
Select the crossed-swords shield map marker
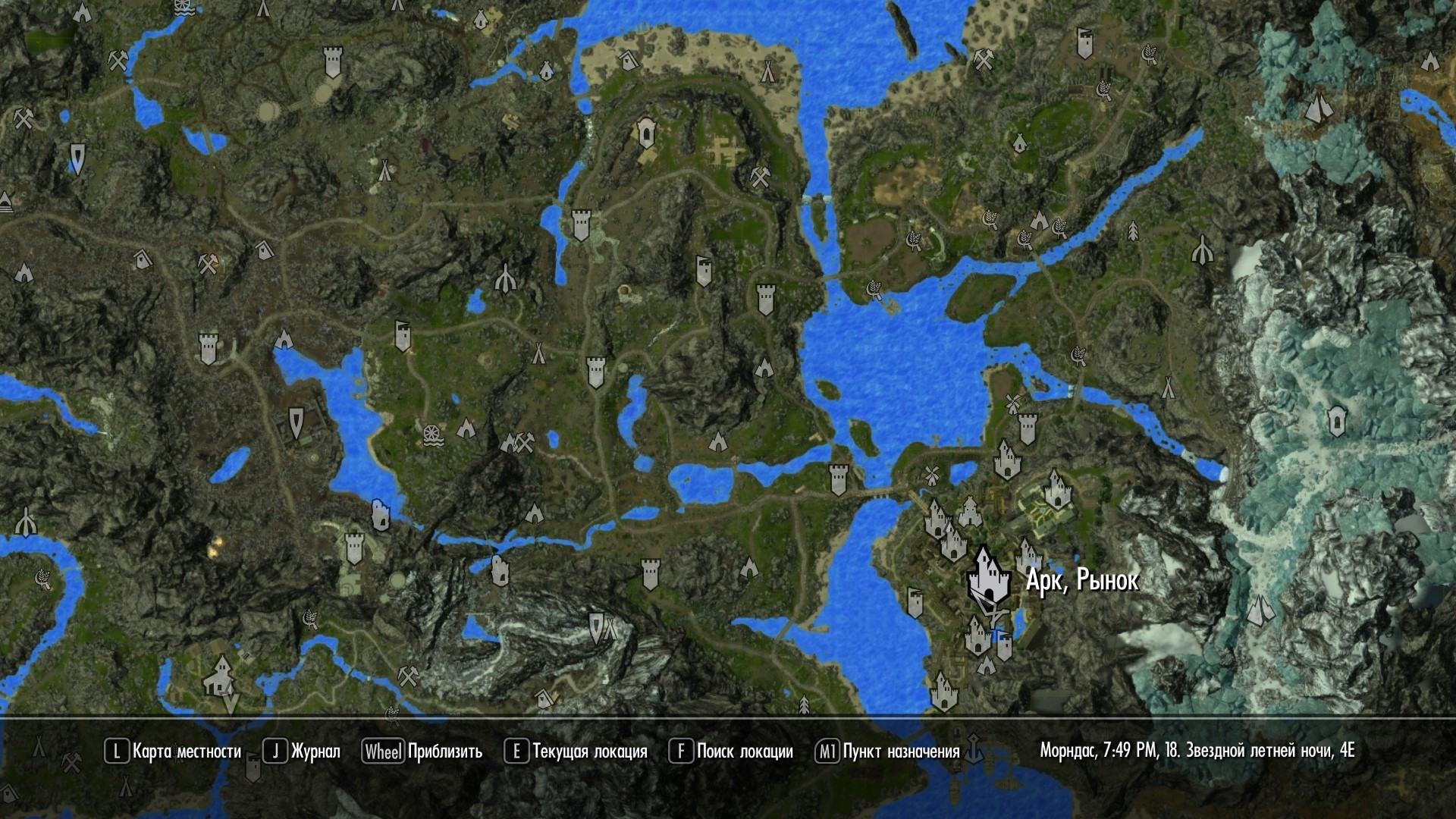(597, 626)
